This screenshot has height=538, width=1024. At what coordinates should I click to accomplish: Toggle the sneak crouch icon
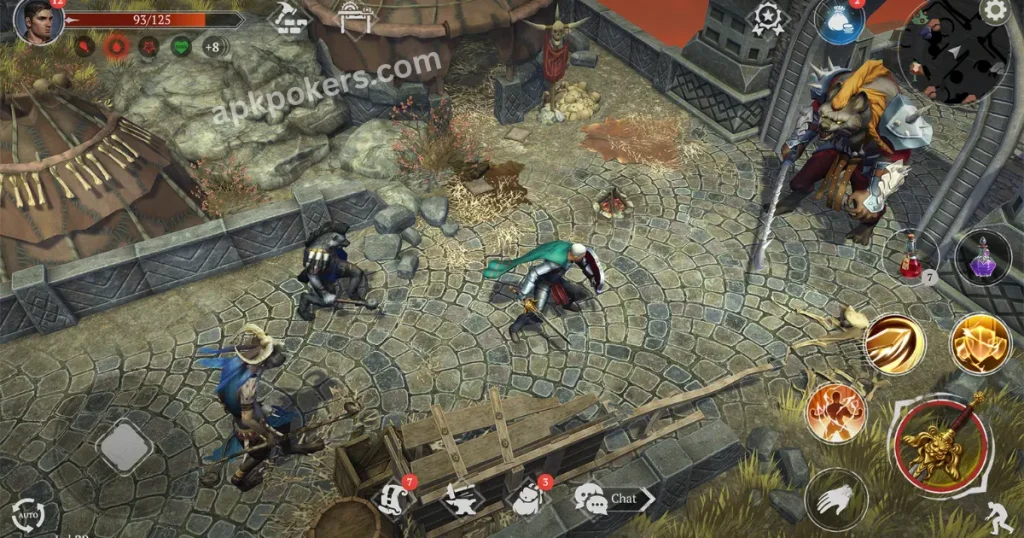point(999,515)
